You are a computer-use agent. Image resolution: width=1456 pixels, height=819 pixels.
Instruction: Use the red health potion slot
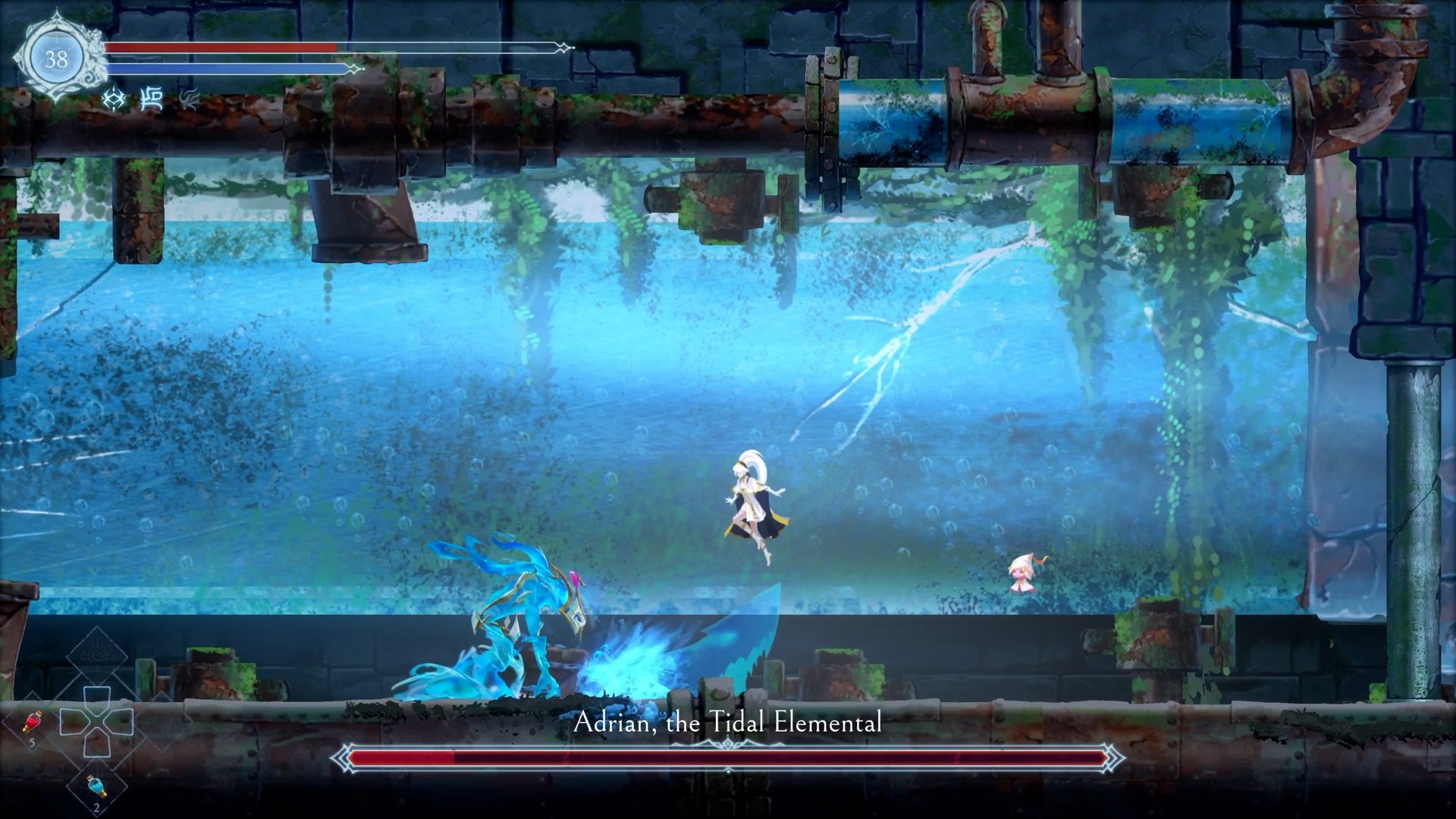(32, 723)
